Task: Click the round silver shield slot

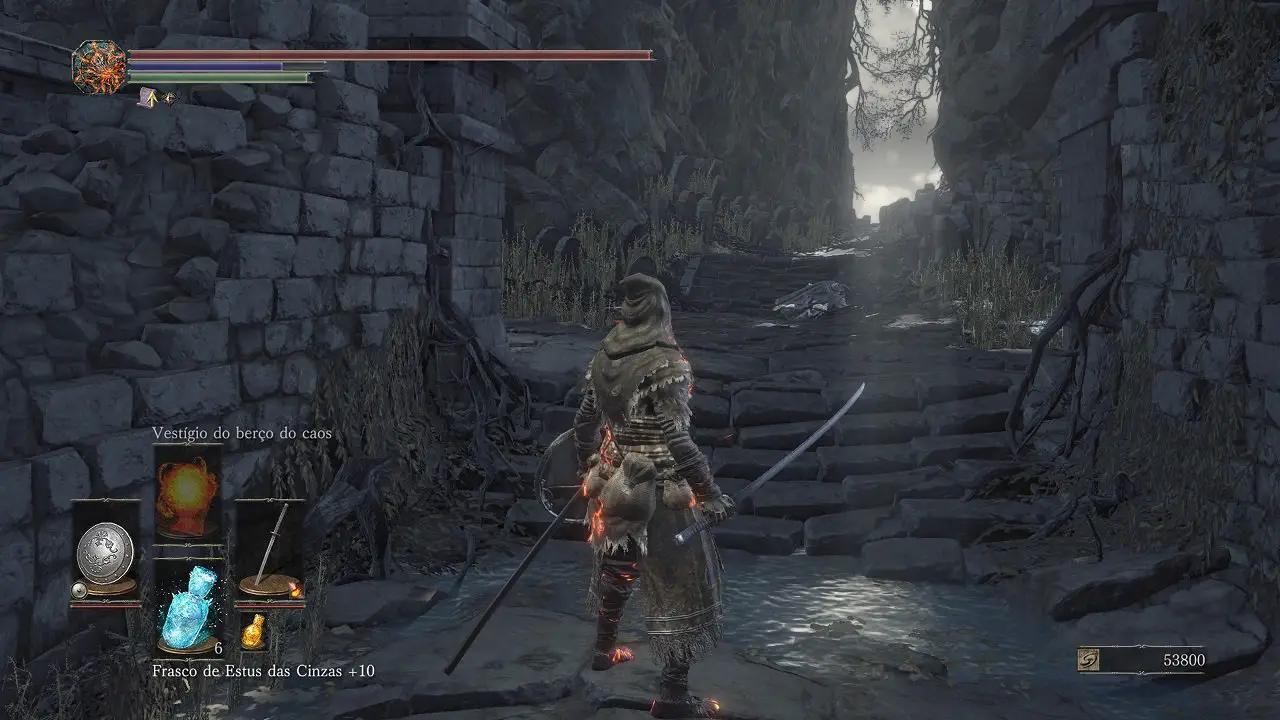Action: coord(105,551)
